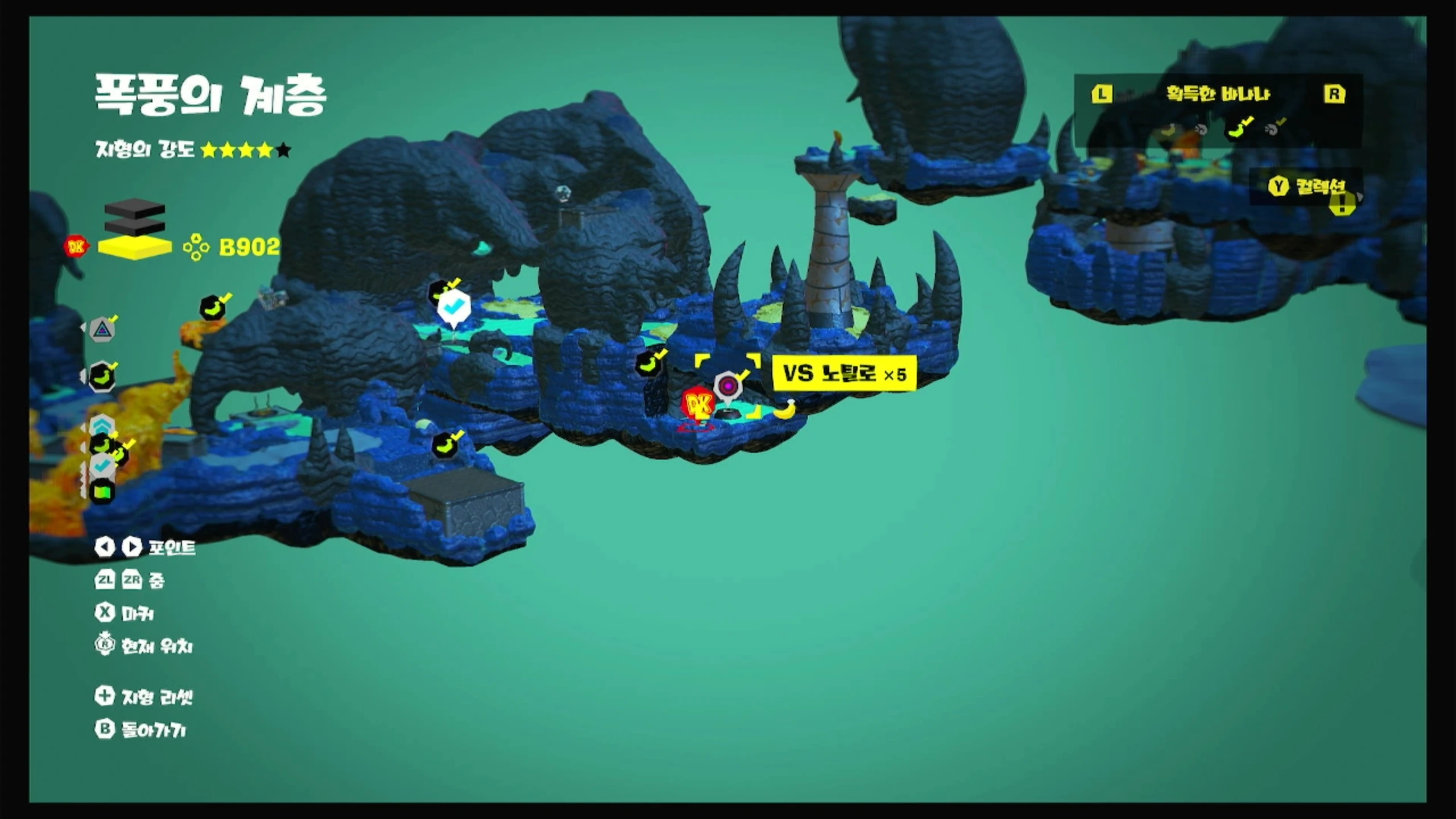
Task: Select the 현재 위치 current location option
Action: [x=145, y=646]
